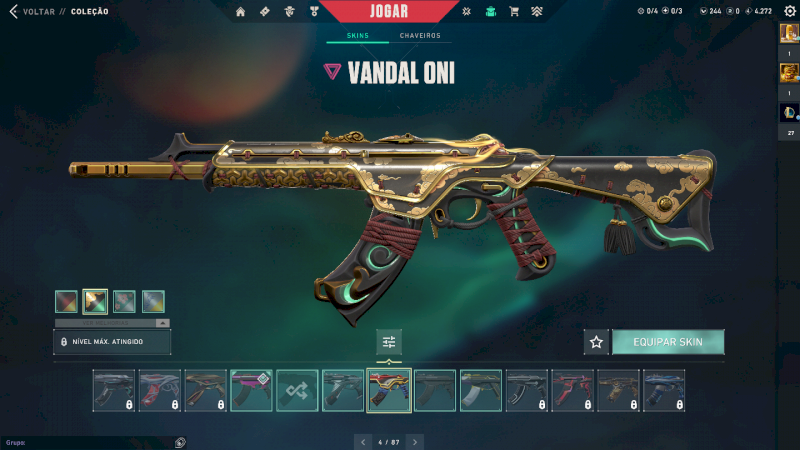This screenshot has height=450, width=800.
Task: Mark the skin as favorite with the star
Action: tap(597, 342)
